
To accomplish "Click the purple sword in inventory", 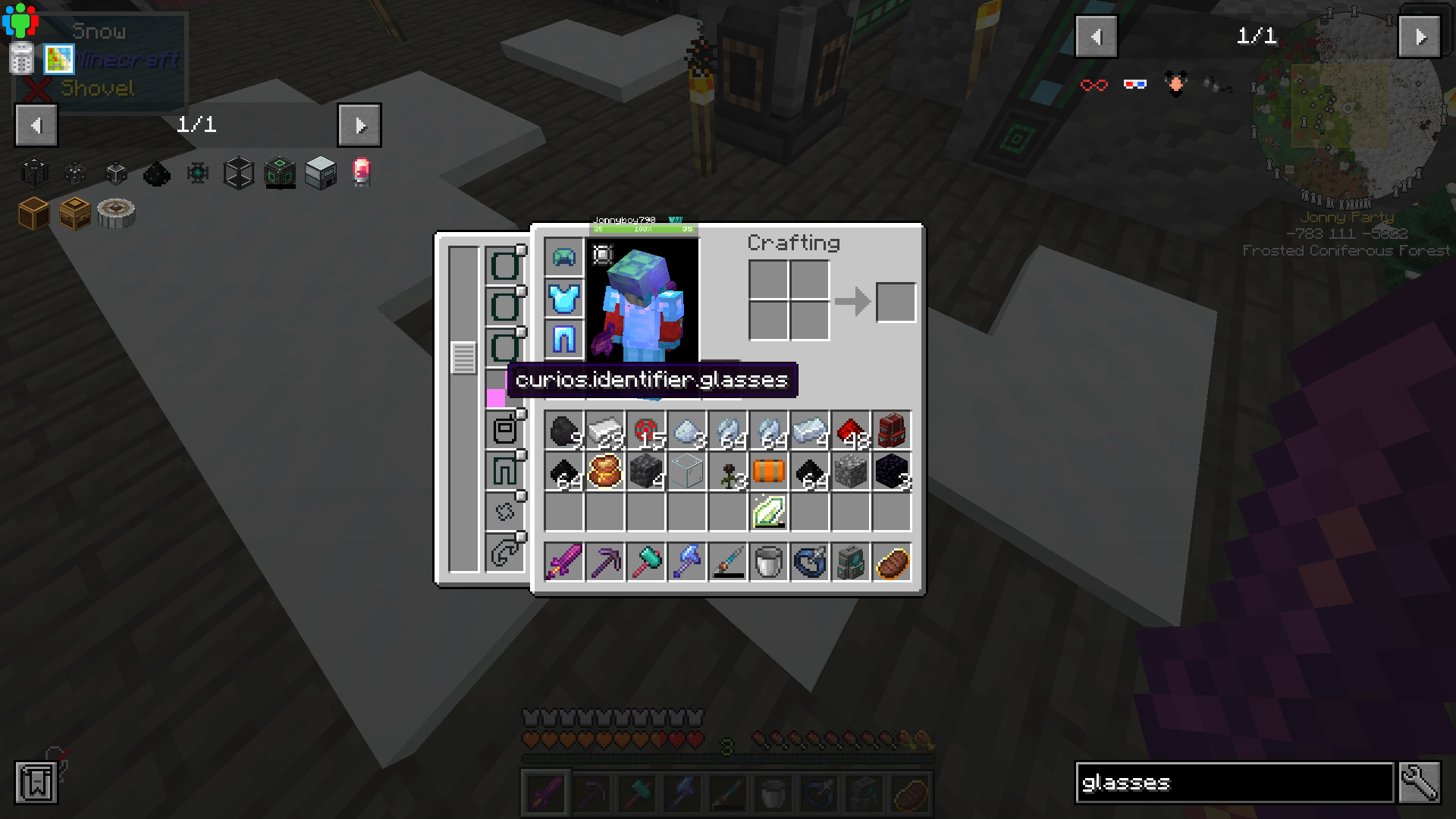I will 563,561.
